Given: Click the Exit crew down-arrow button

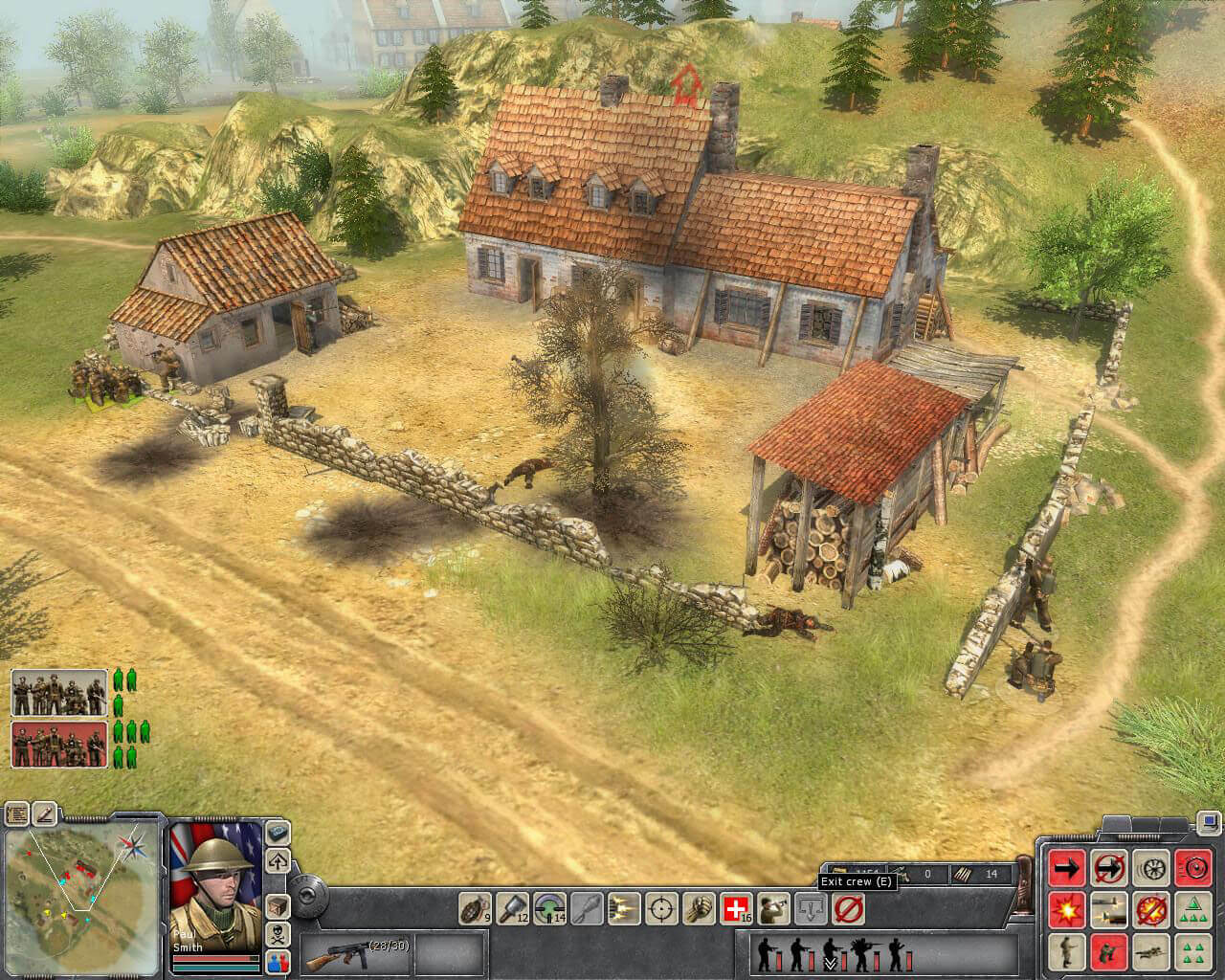Looking at the screenshot, I should 812,907.
